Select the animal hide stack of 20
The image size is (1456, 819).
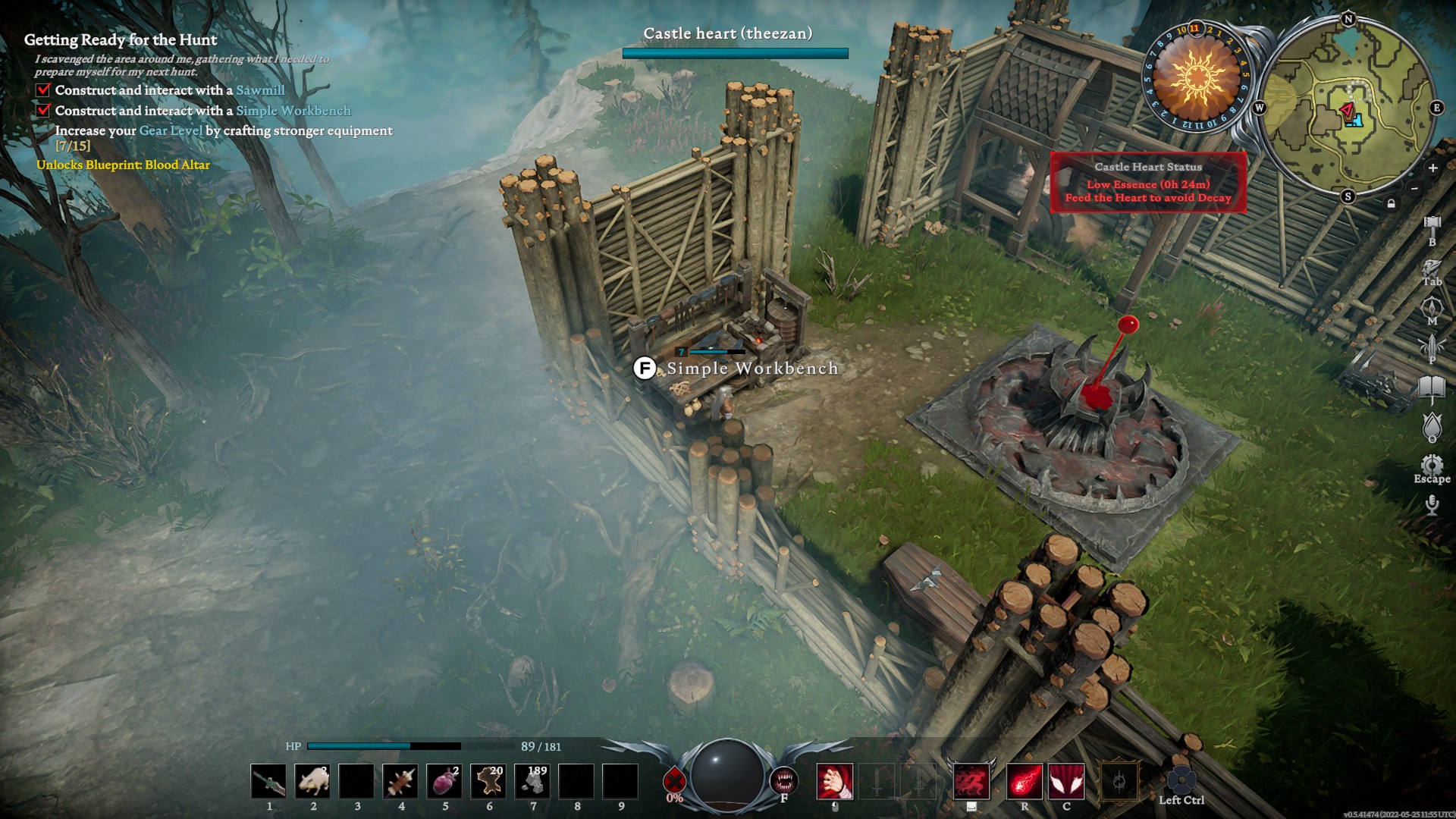[x=488, y=782]
